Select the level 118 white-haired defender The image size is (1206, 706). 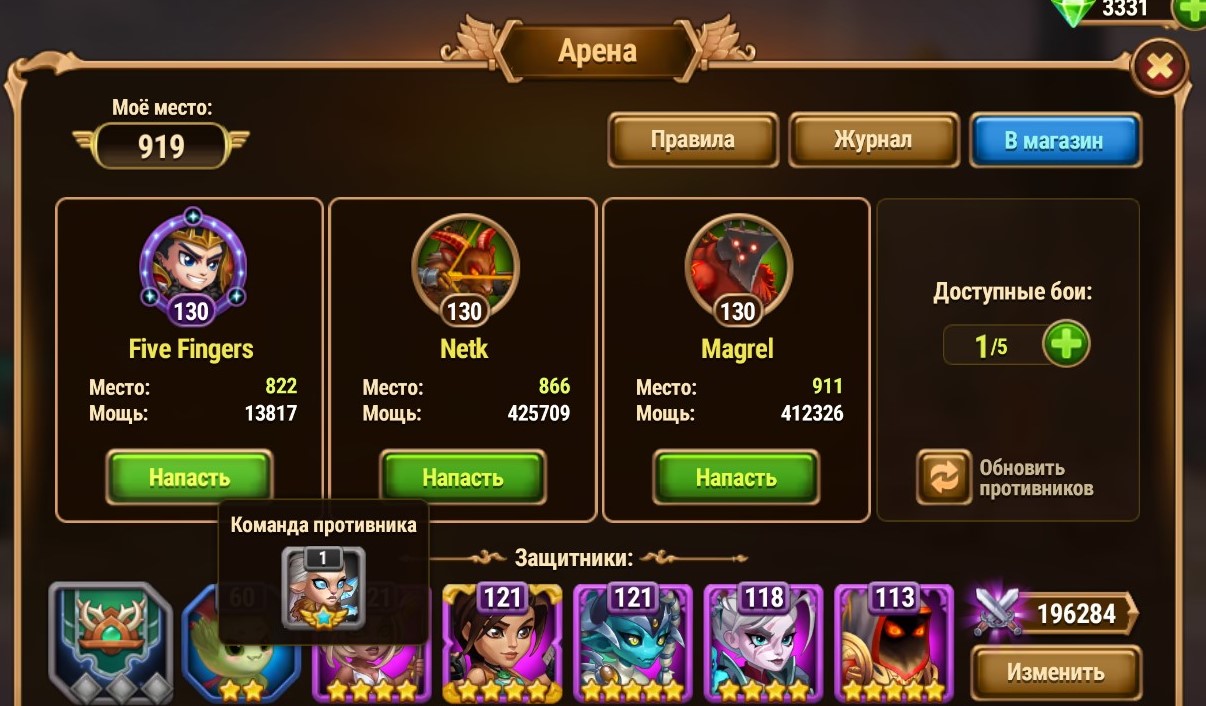tap(763, 643)
